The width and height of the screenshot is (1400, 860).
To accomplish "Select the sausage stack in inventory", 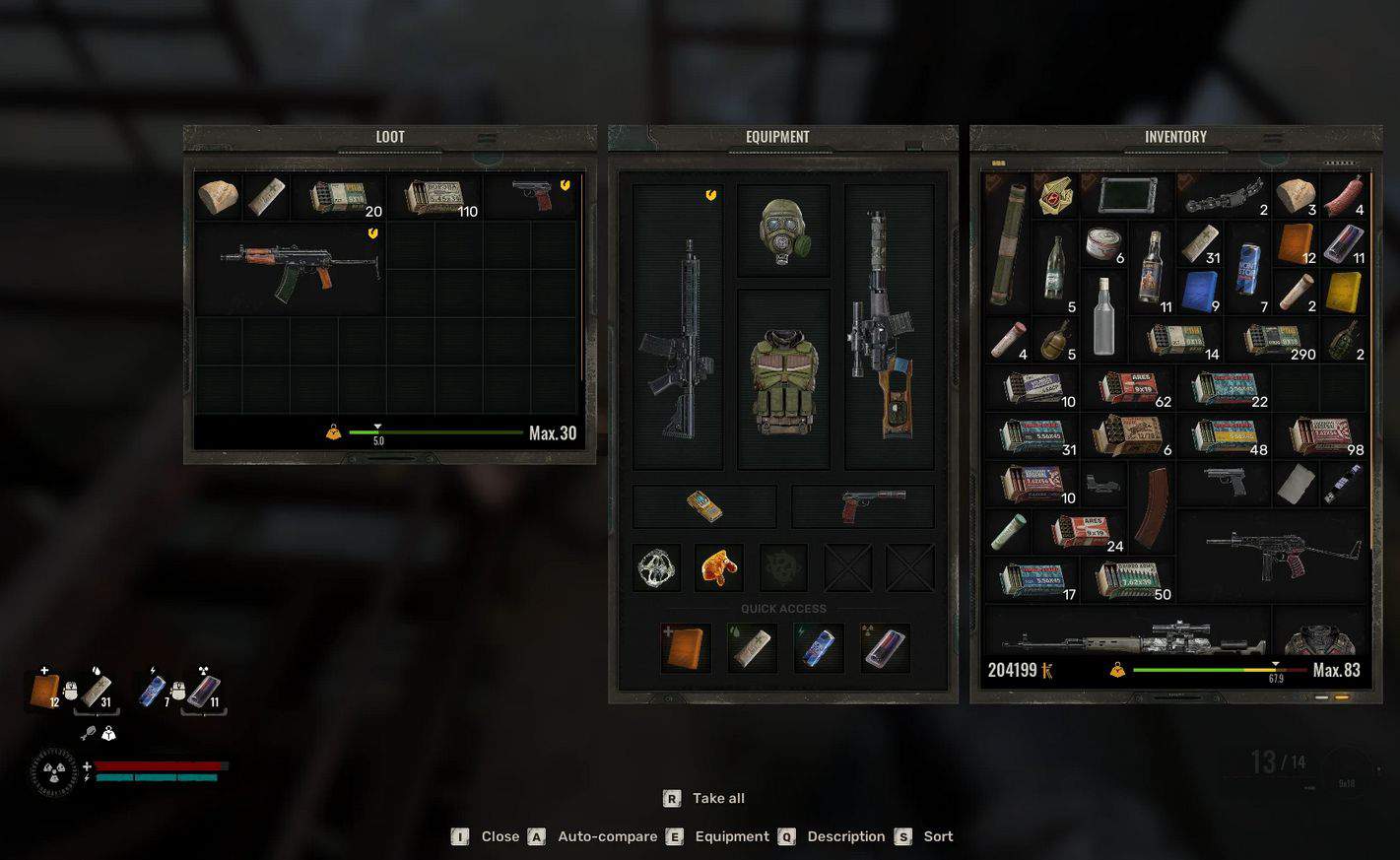I will 1344,195.
